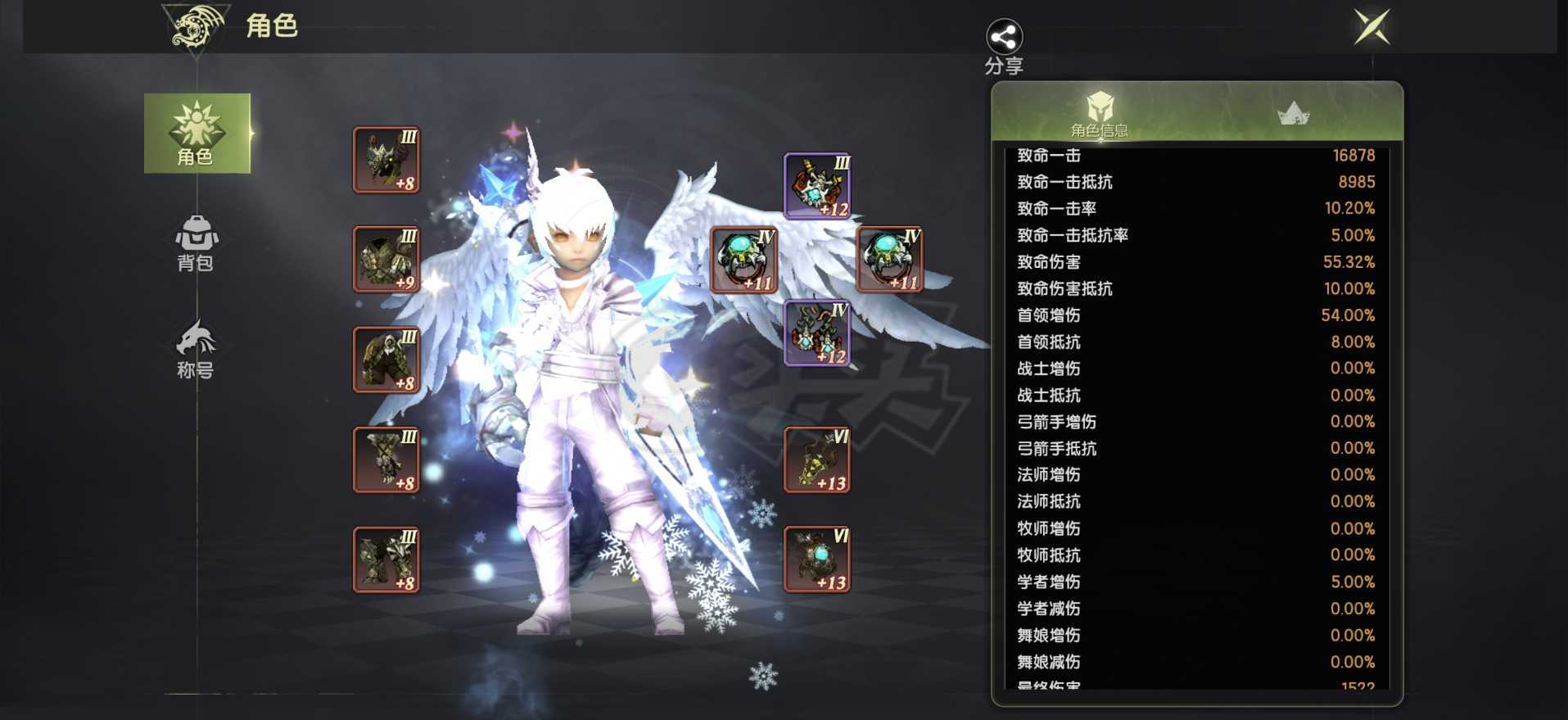Viewport: 1568px width, 720px height.
Task: Switch to the 角色信息 stats tab
Action: pos(1099,114)
